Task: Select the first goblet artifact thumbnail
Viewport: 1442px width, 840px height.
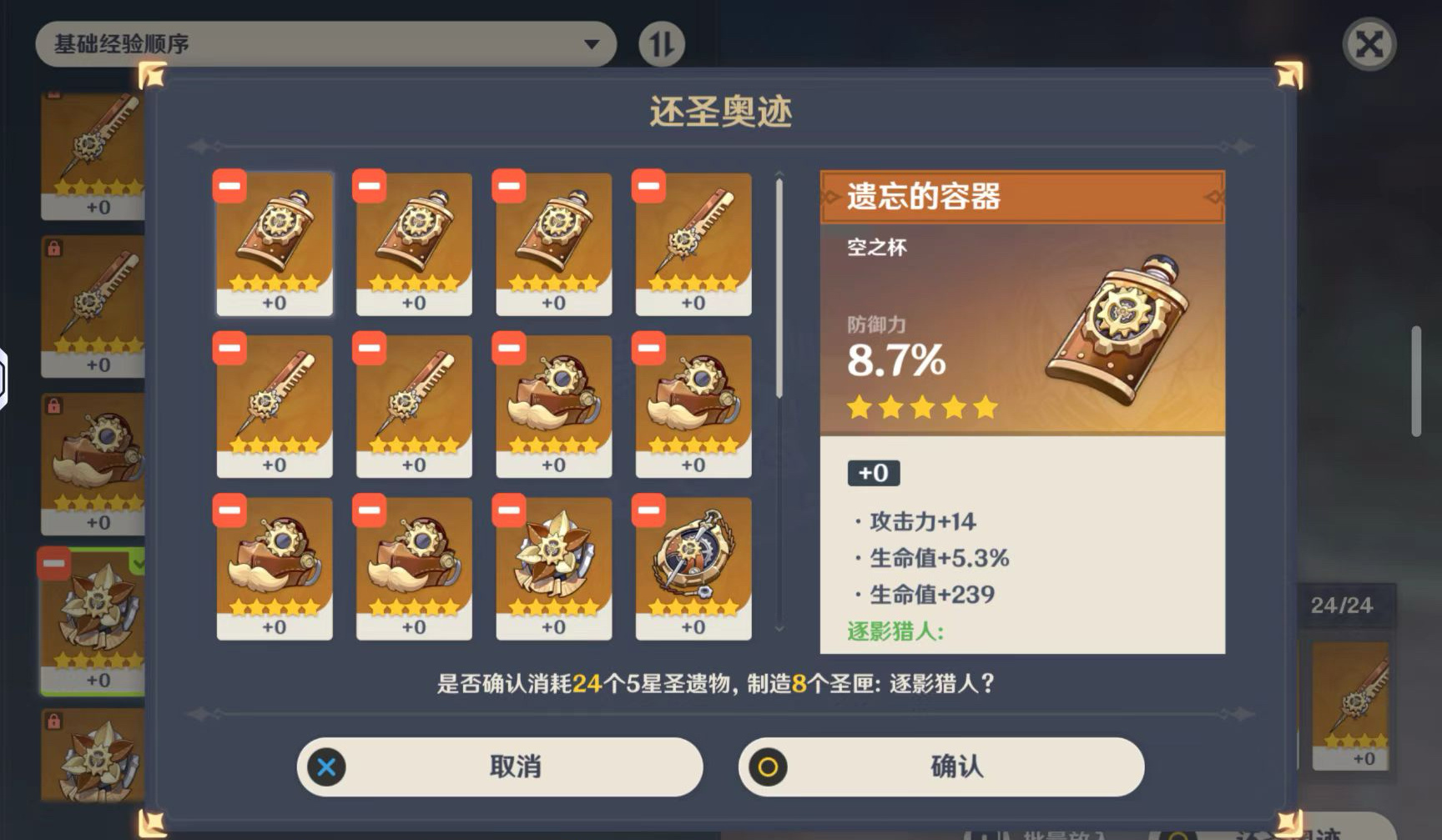Action: click(x=275, y=242)
